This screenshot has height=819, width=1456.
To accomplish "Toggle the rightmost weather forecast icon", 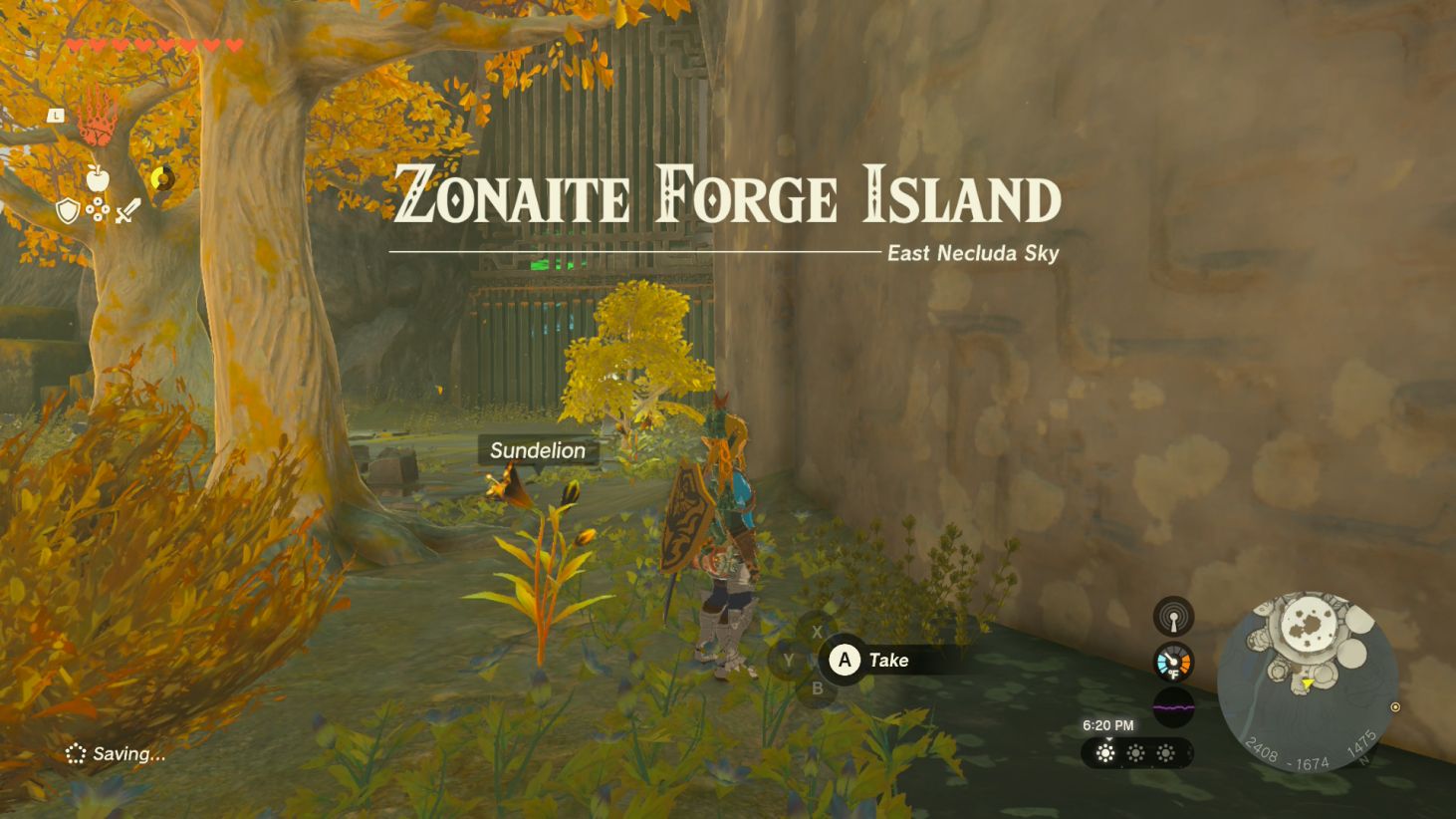I will pyautogui.click(x=1167, y=754).
